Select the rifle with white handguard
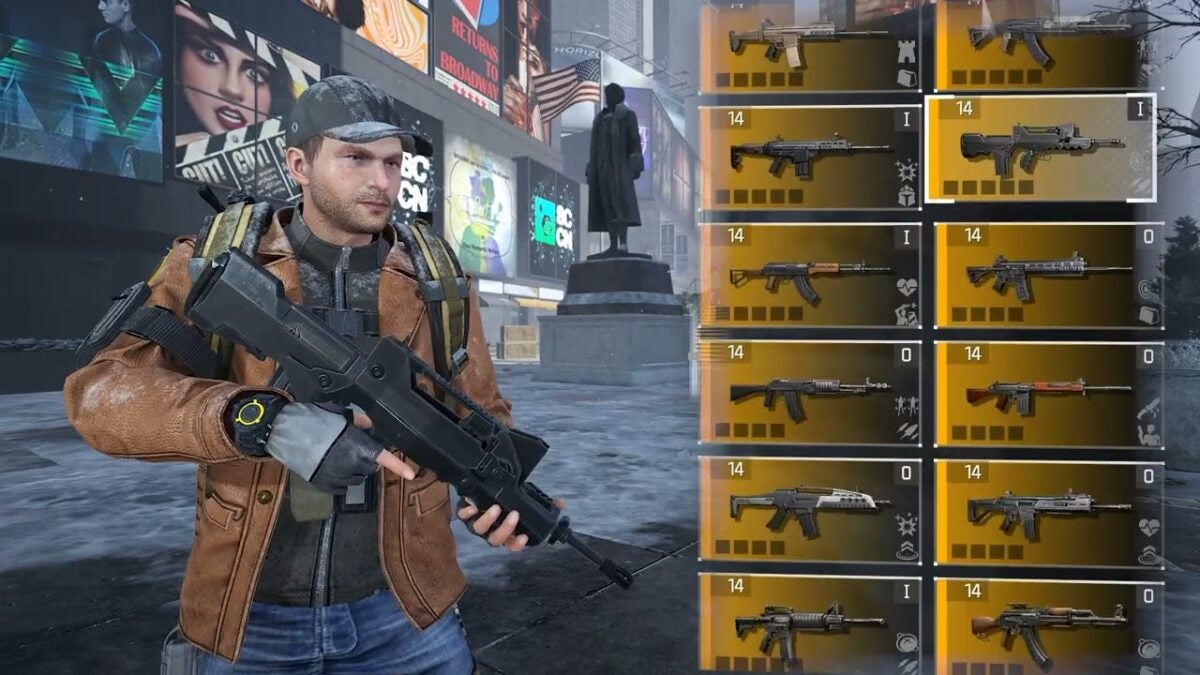 pos(810,508)
